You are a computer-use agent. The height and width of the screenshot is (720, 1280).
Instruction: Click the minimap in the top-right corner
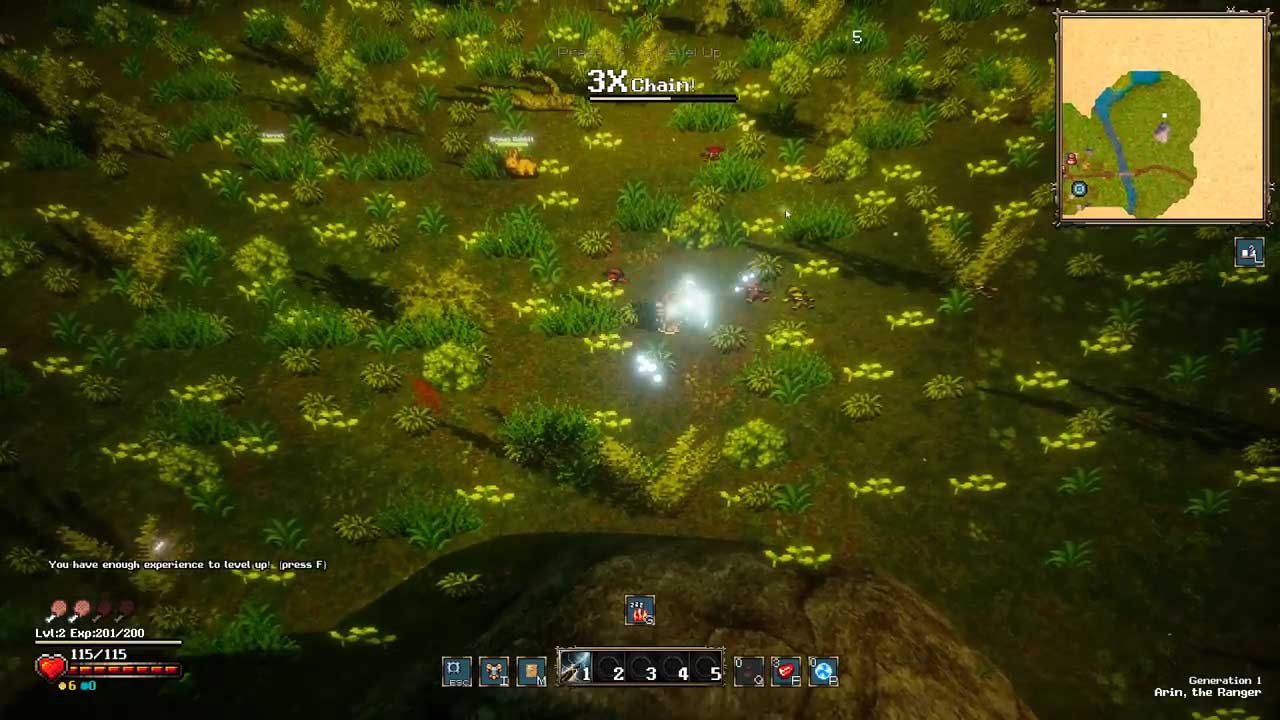1162,118
